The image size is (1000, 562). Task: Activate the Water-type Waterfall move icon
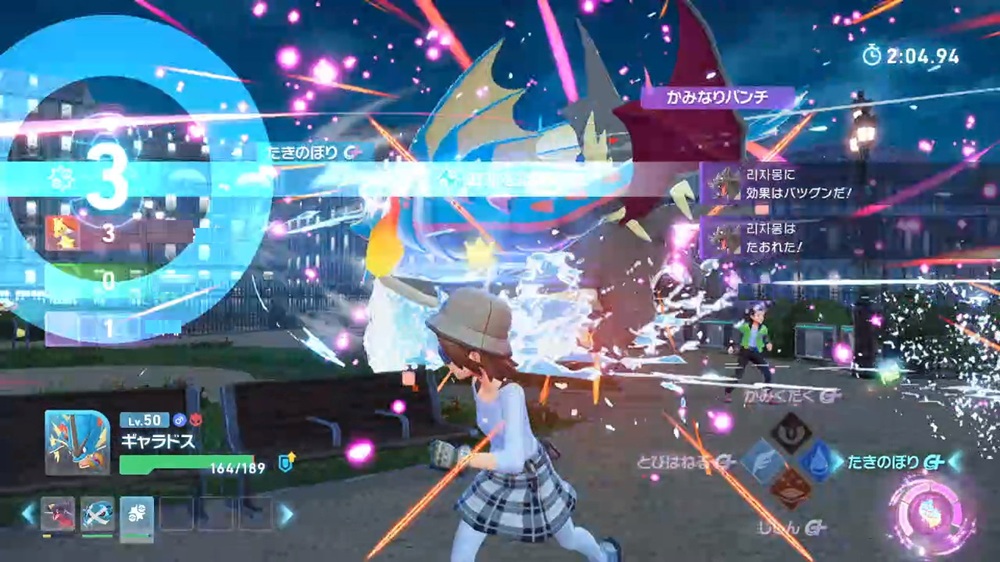pos(818,461)
